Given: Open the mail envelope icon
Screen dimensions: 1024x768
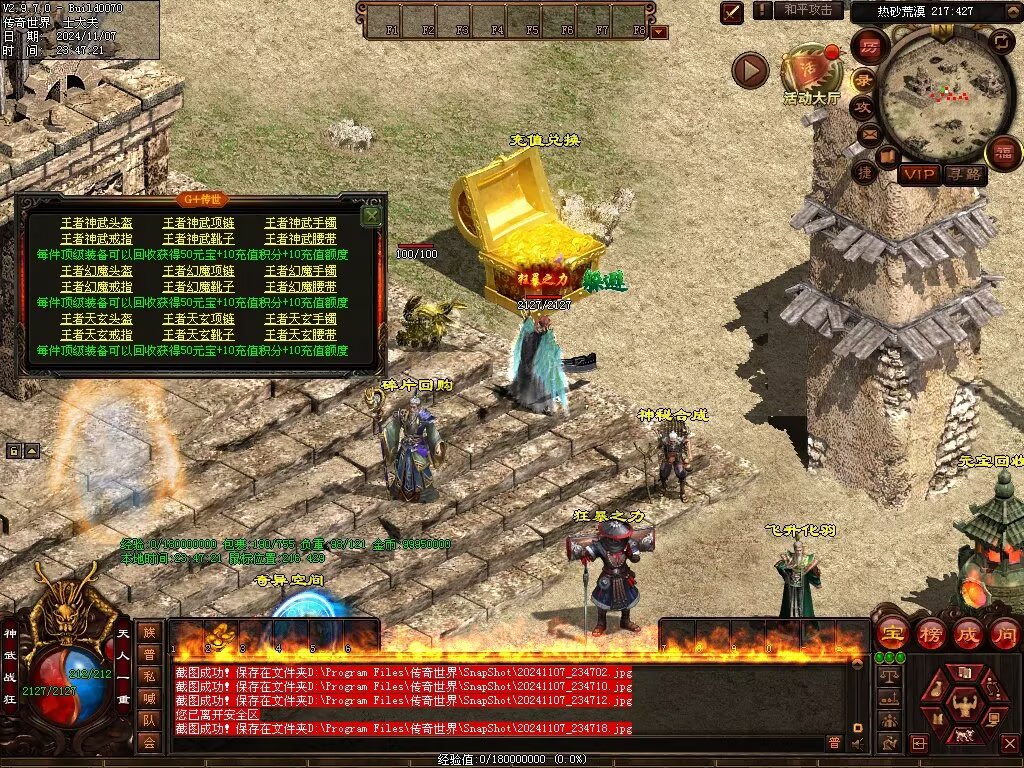Looking at the screenshot, I should click(x=868, y=133).
